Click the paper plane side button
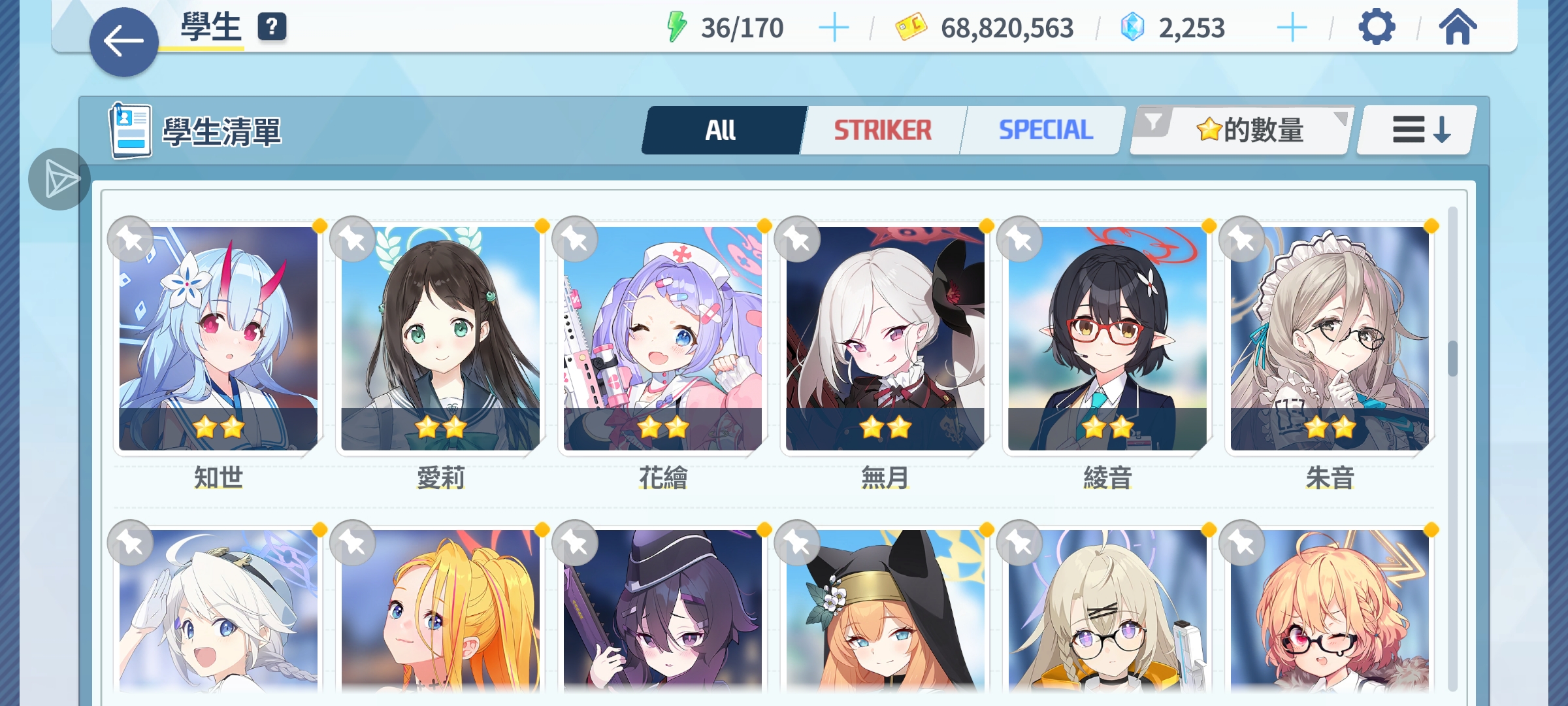 click(x=59, y=179)
